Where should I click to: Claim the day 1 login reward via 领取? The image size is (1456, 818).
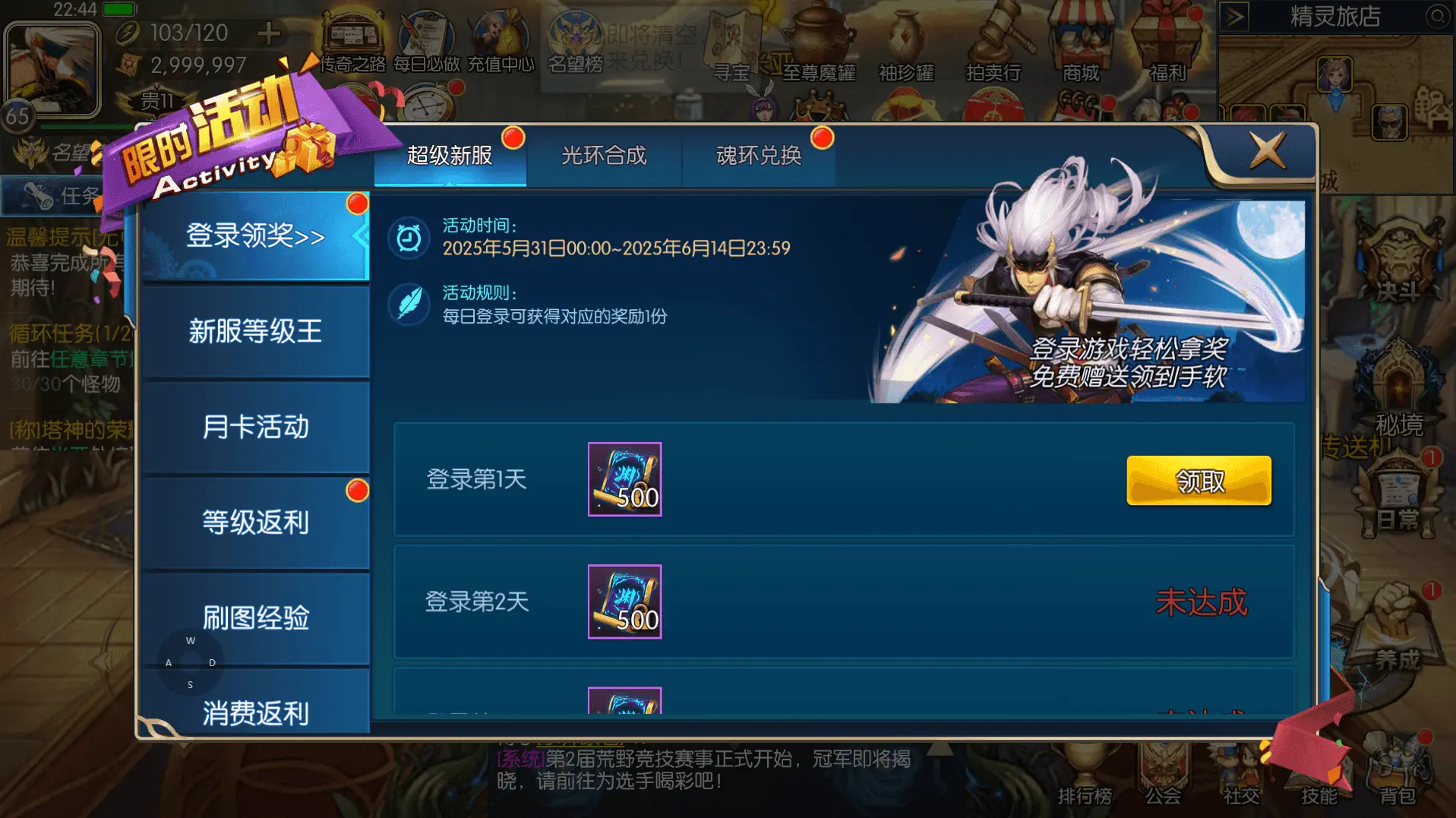(x=1198, y=480)
